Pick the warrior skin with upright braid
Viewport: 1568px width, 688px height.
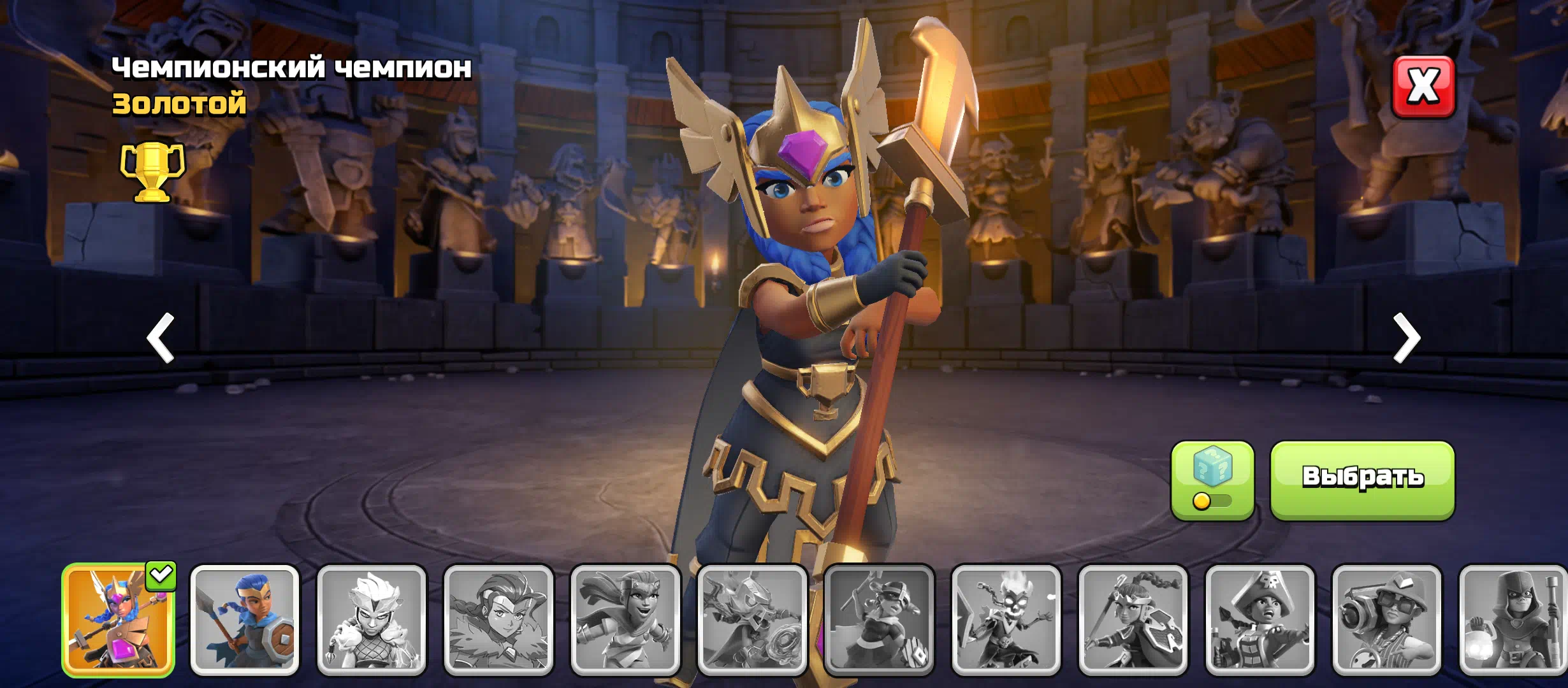pos(1133,620)
